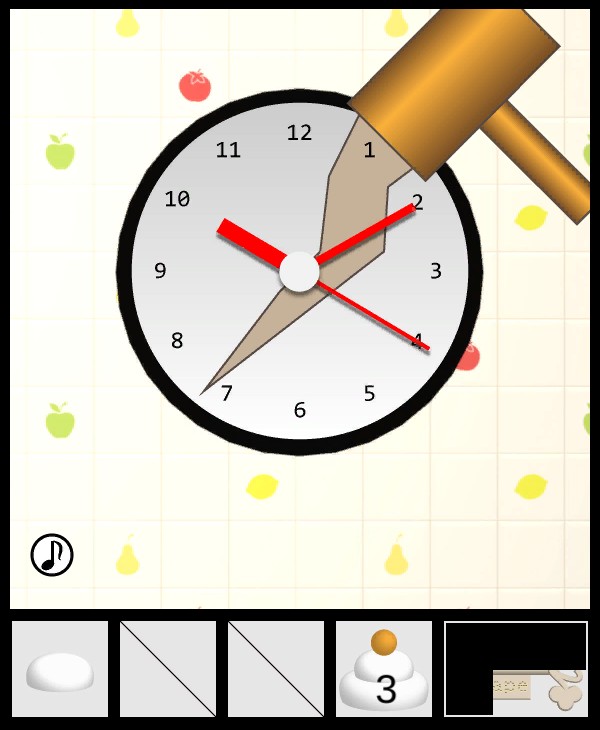Toggle the music note sound button
The image size is (600, 730).
(52, 554)
